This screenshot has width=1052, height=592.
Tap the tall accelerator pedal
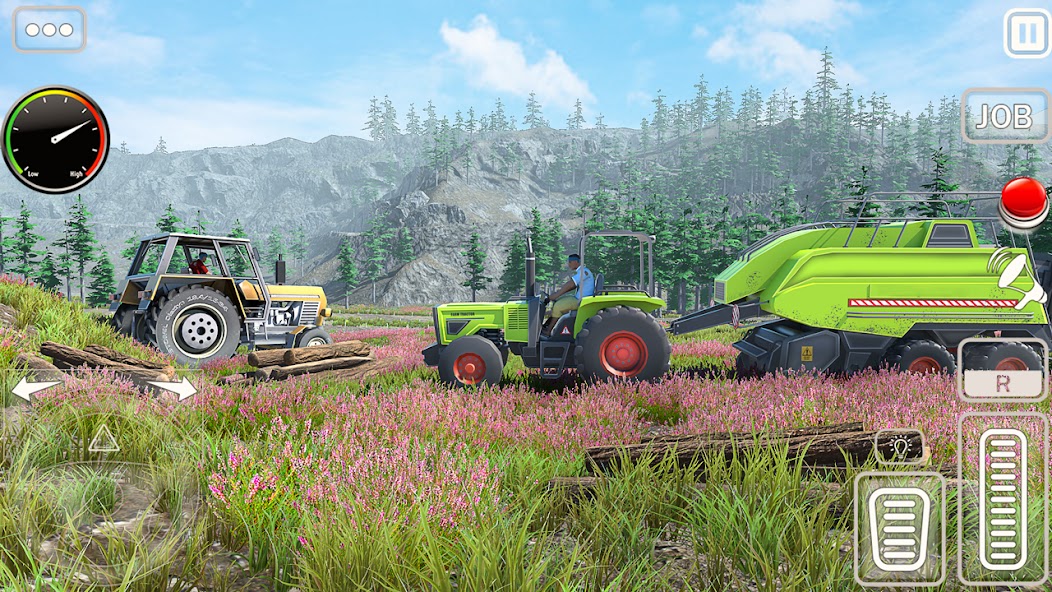pyautogui.click(x=1003, y=498)
